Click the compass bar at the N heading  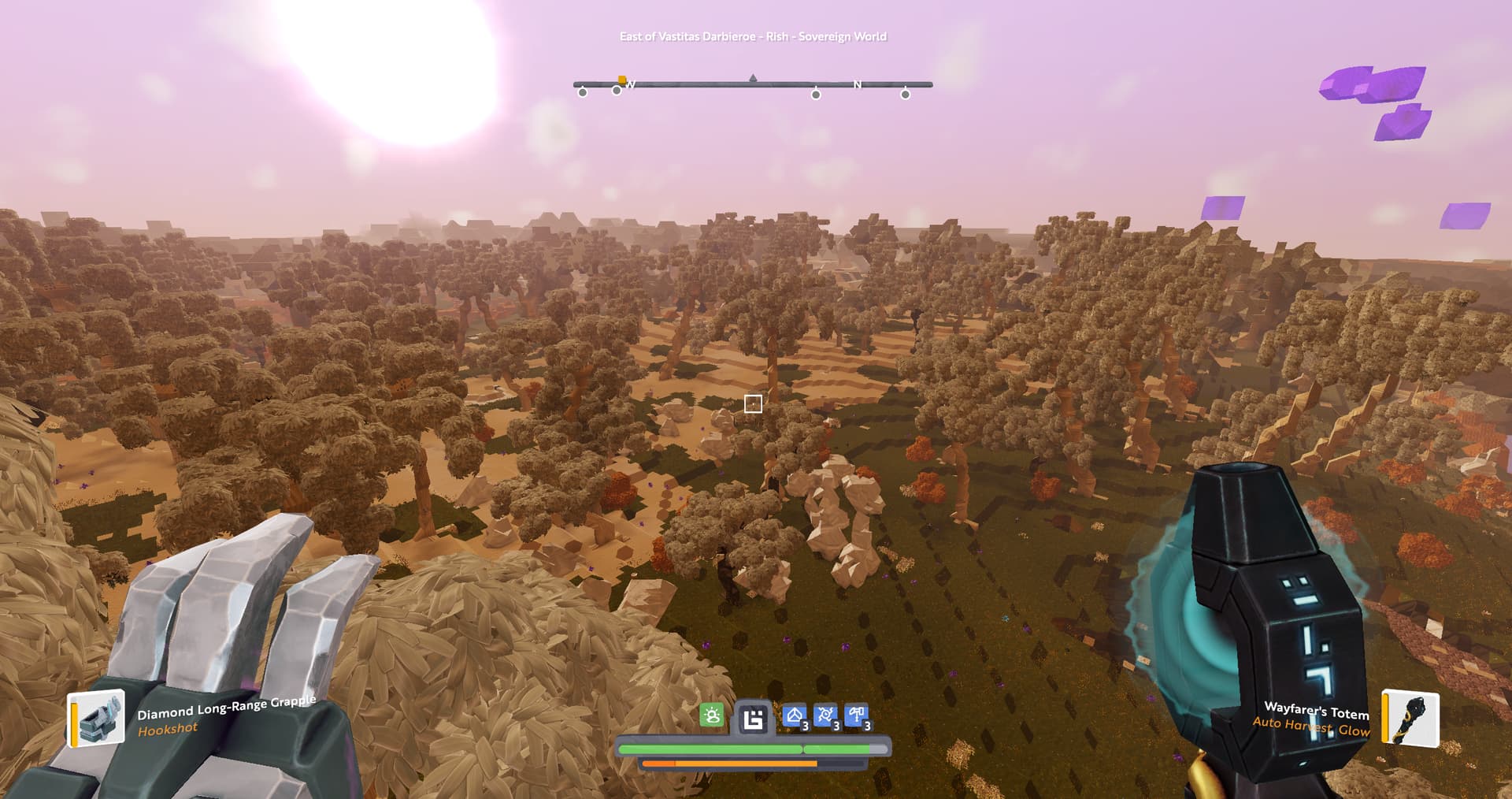click(x=858, y=84)
